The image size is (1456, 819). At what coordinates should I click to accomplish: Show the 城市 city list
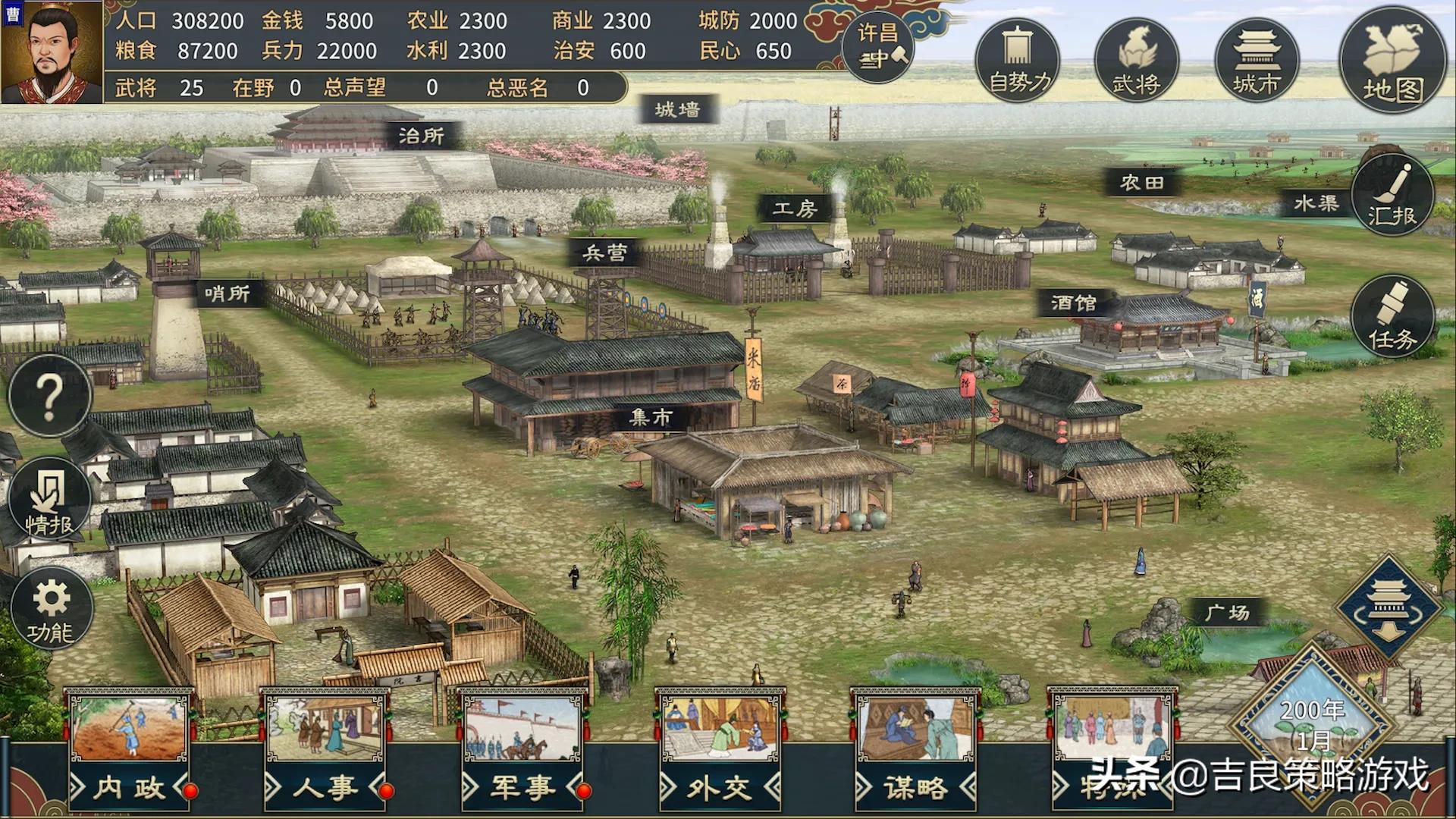click(x=1257, y=61)
